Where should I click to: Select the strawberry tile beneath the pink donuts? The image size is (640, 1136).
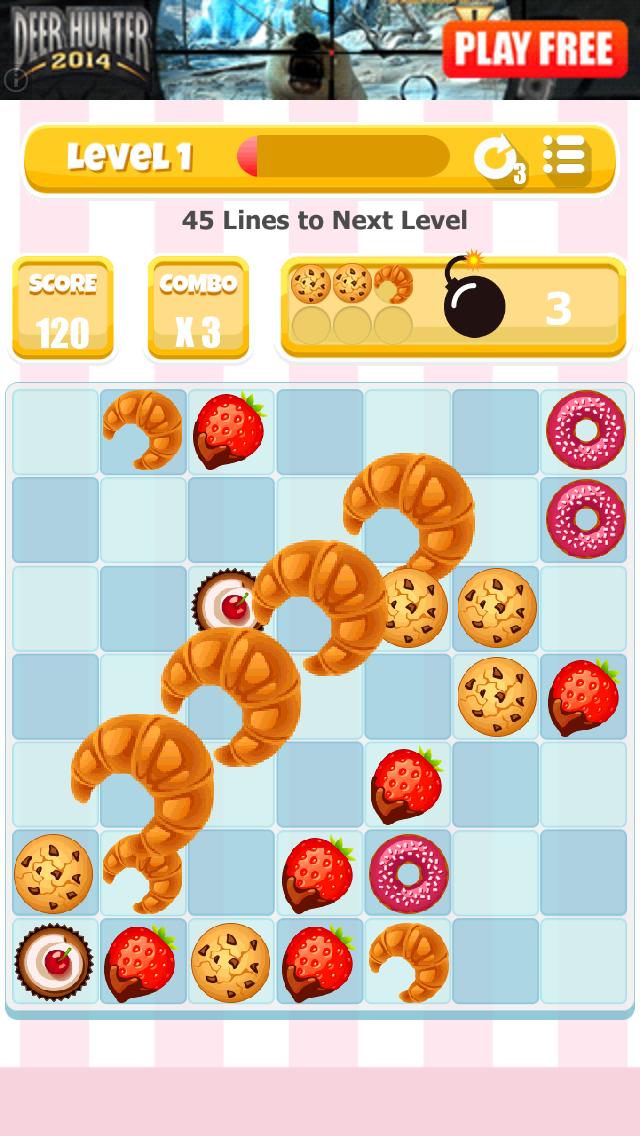[x=584, y=696]
